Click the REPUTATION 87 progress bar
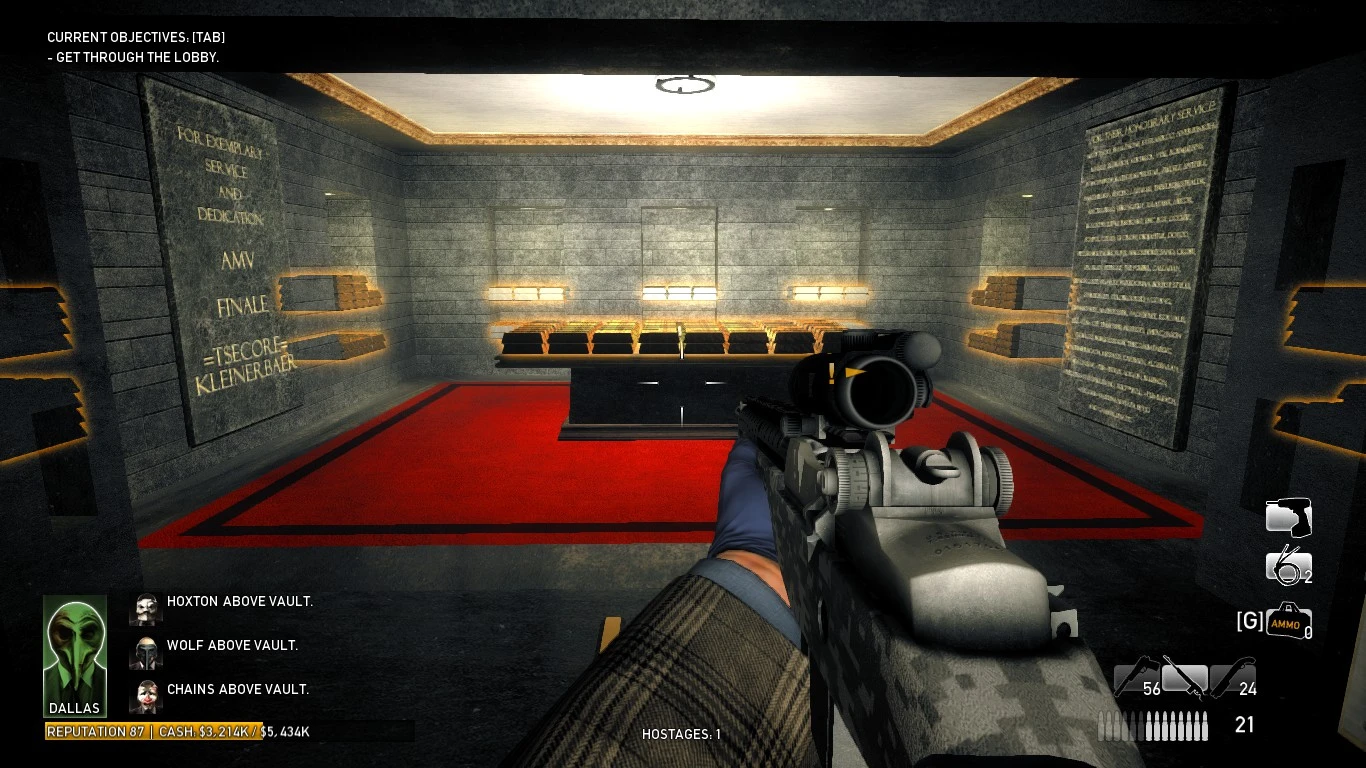This screenshot has height=768, width=1366. [95, 731]
